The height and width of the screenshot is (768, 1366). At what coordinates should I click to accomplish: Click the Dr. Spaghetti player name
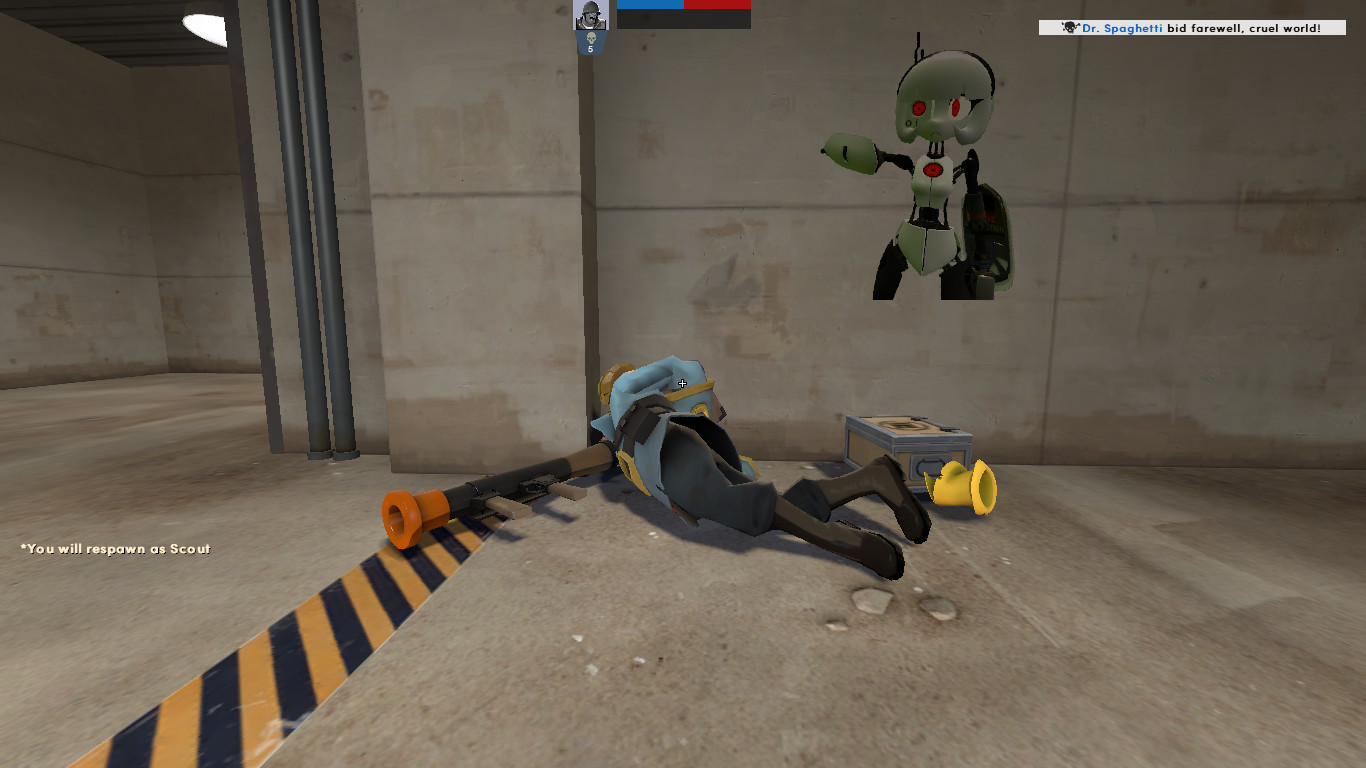[1123, 27]
